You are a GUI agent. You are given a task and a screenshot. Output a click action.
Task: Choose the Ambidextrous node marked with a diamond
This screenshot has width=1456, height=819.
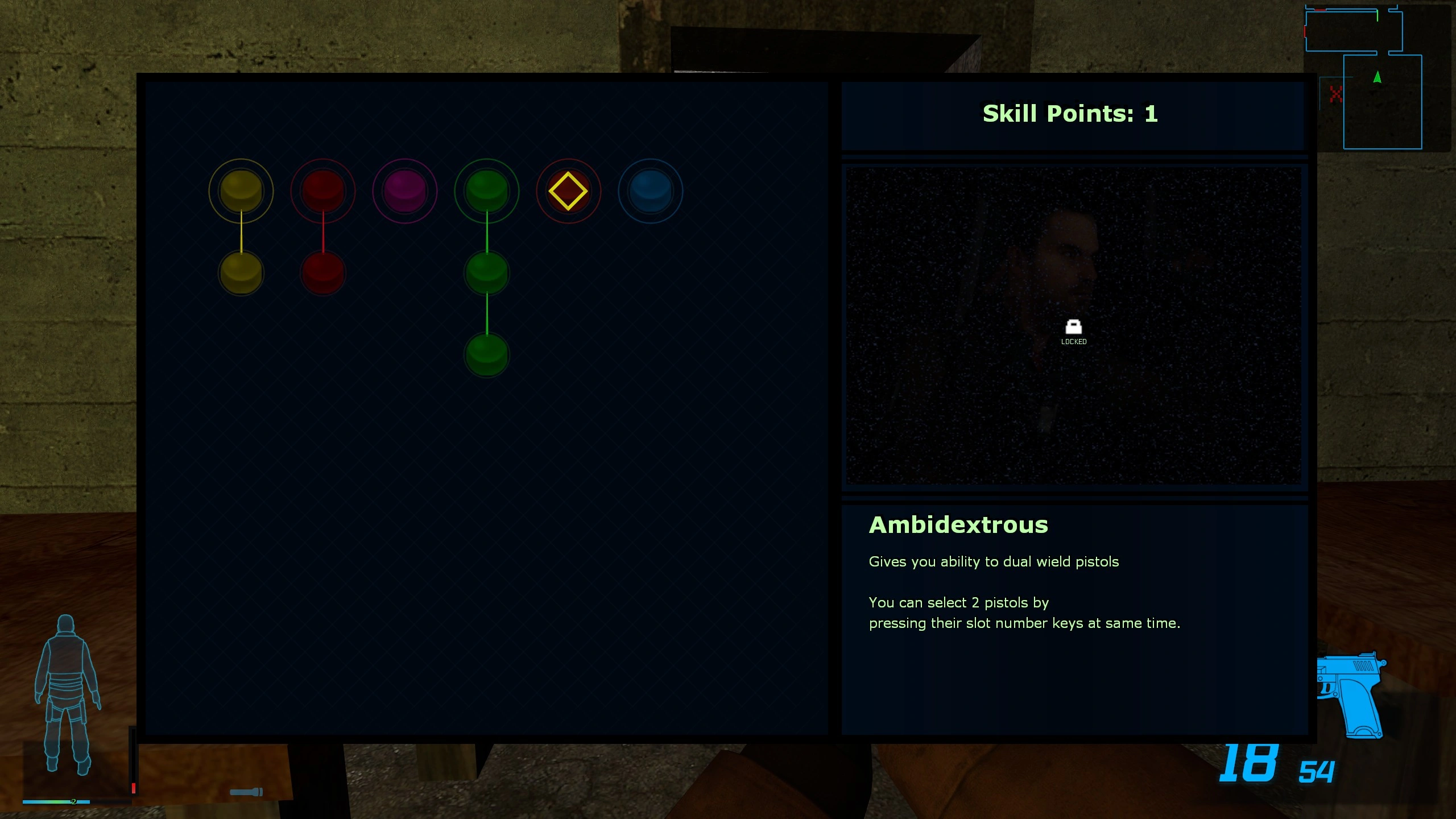568,191
